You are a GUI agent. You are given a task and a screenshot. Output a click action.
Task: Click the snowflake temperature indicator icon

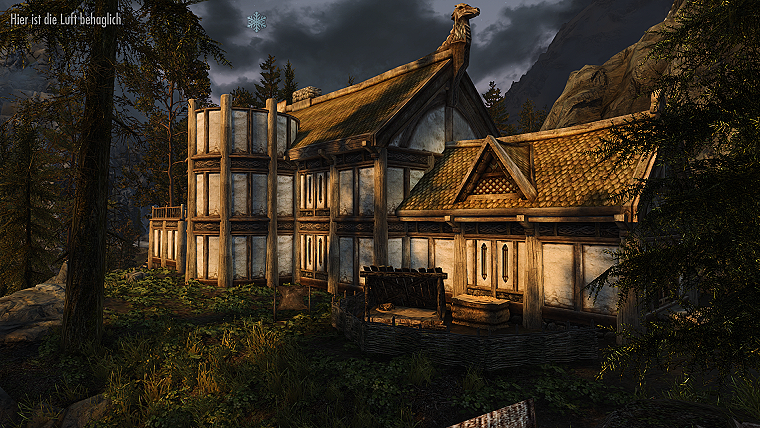[x=257, y=21]
